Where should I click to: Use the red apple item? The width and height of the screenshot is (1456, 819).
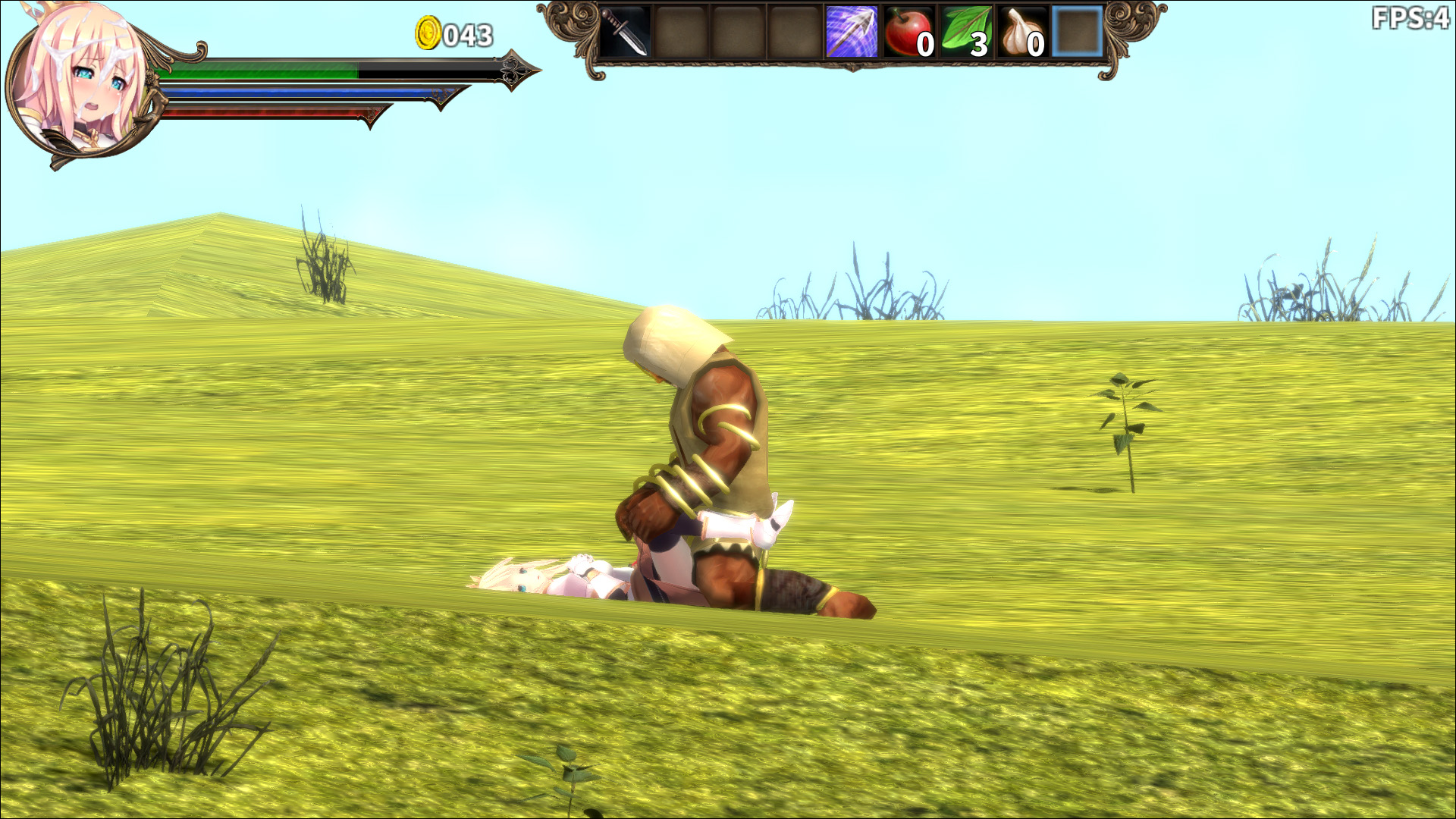(908, 32)
